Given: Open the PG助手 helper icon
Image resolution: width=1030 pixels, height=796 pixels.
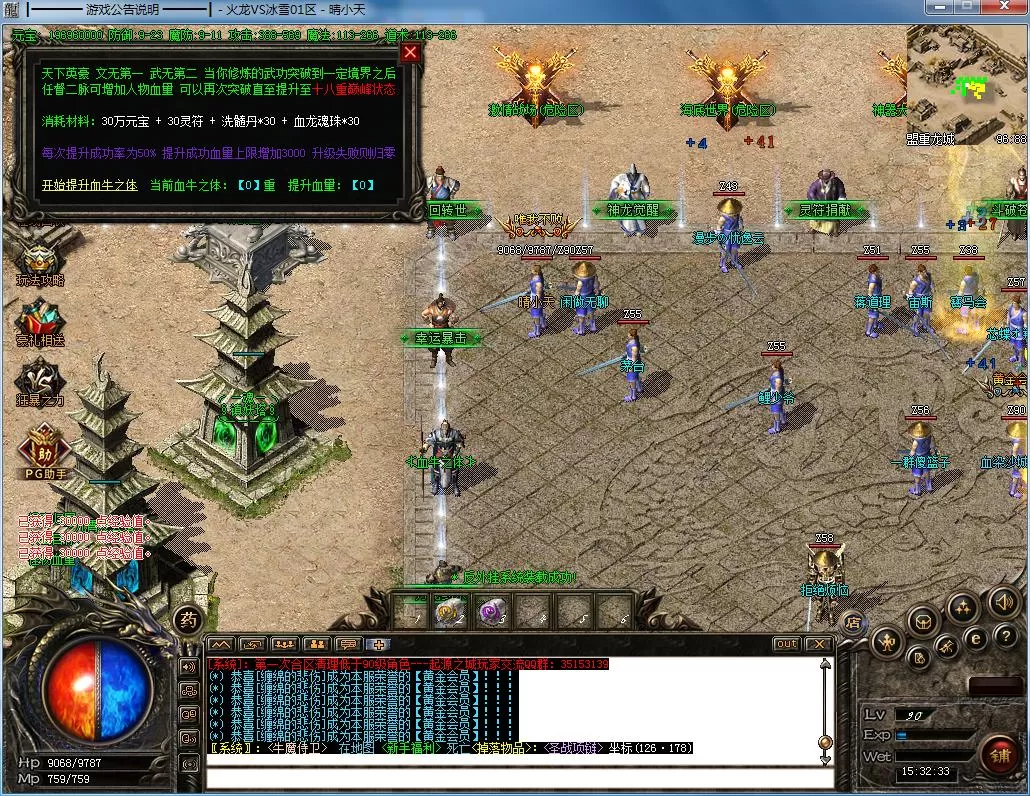Looking at the screenshot, I should [41, 445].
